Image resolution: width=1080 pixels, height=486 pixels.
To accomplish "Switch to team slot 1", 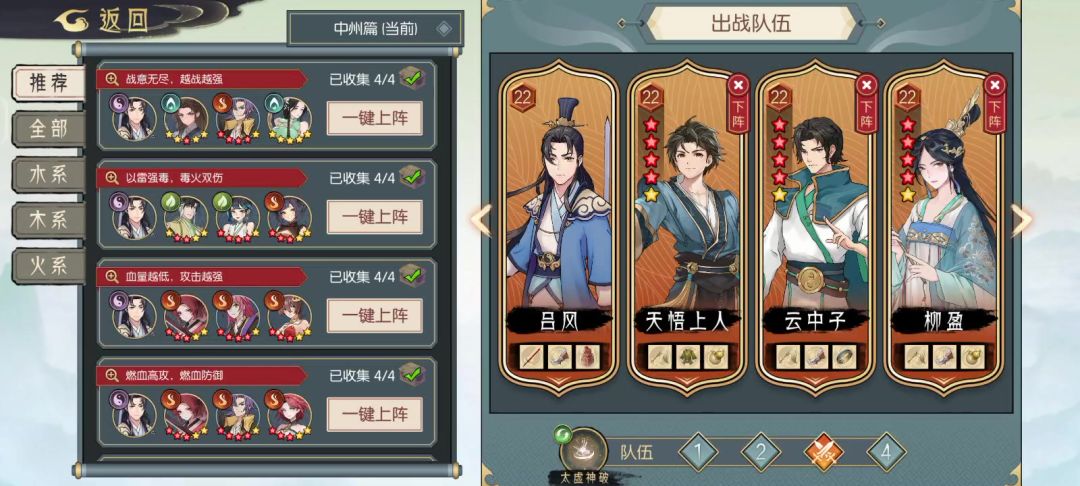I will coord(698,452).
